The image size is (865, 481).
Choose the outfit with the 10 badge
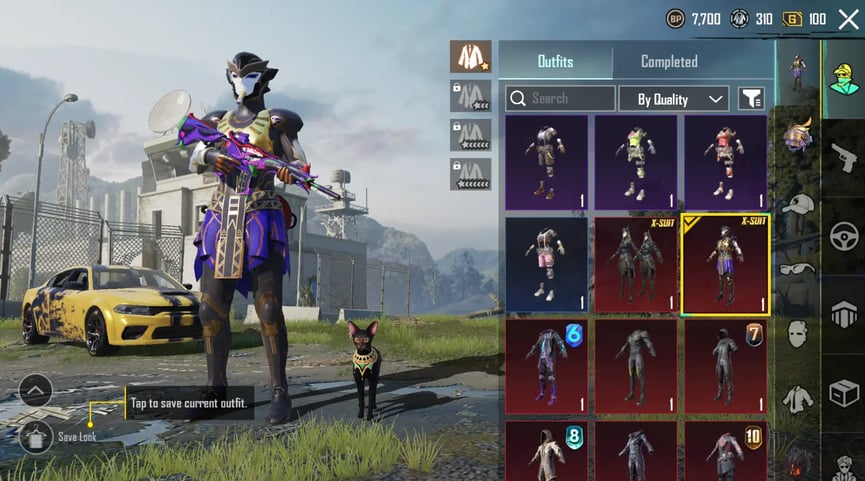(726, 450)
